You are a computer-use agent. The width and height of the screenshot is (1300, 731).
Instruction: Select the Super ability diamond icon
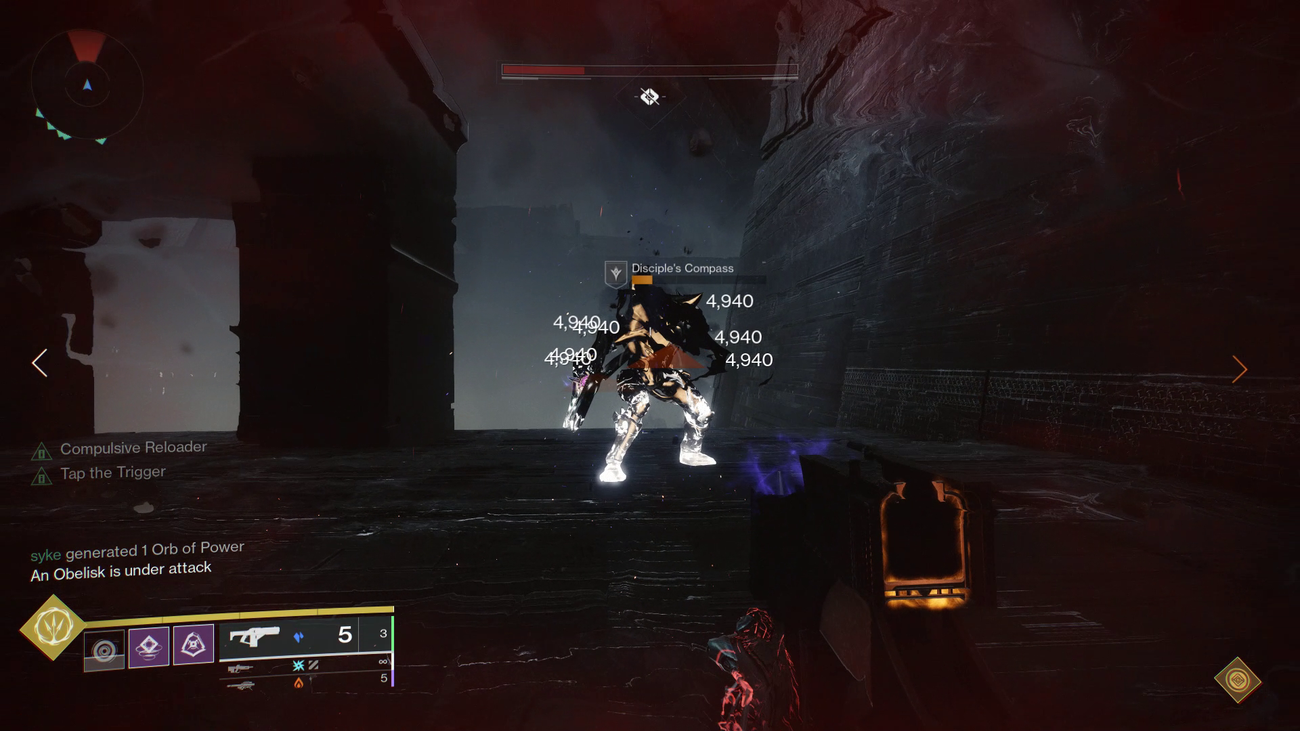tap(55, 625)
